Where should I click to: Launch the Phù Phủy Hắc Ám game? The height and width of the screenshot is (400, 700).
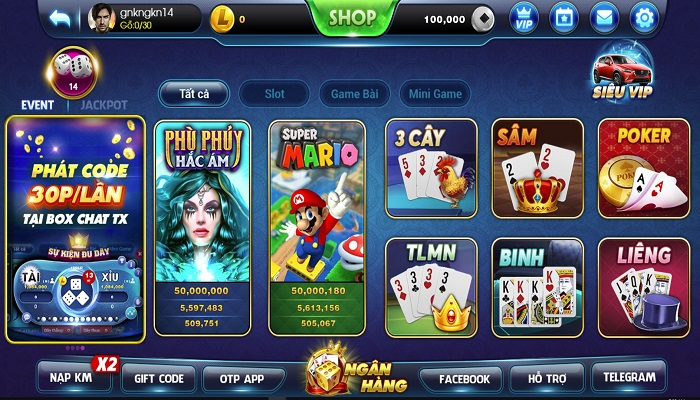[203, 226]
